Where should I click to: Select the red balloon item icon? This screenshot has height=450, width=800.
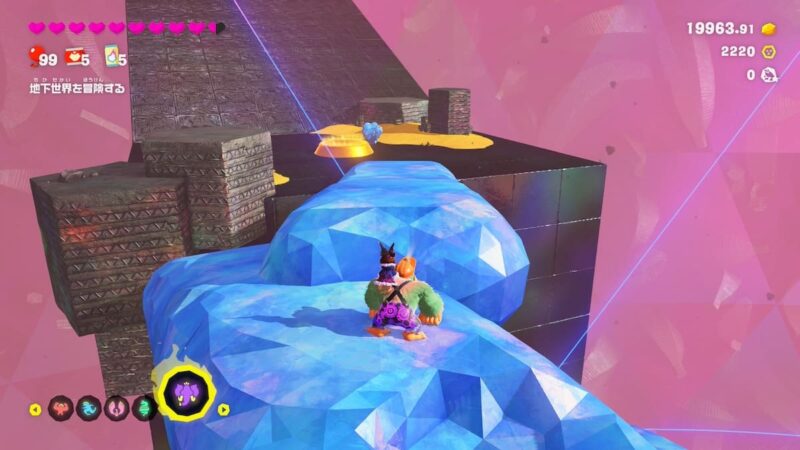tap(35, 55)
